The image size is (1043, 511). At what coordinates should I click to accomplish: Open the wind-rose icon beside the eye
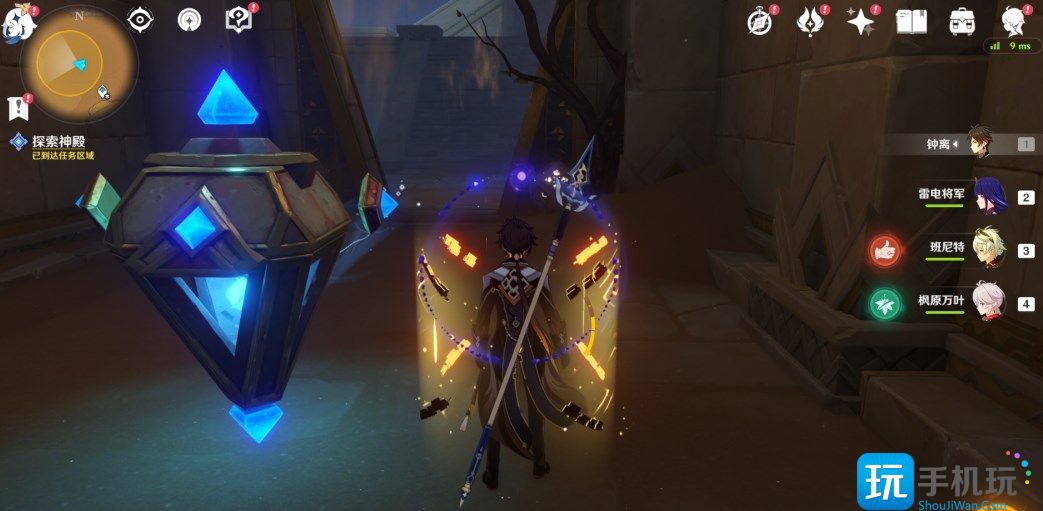pos(190,19)
